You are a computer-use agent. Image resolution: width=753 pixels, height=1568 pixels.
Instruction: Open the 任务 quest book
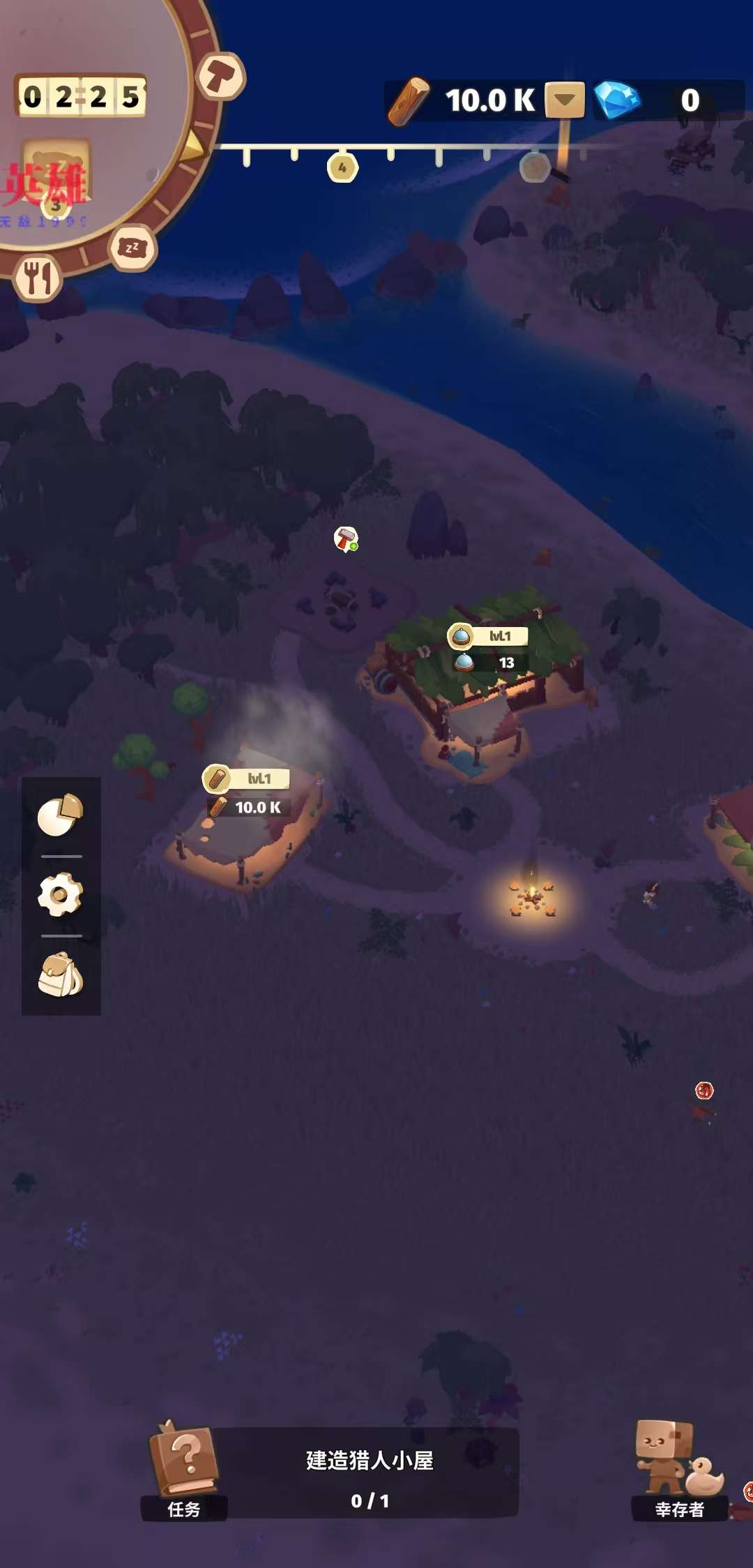tap(184, 1469)
